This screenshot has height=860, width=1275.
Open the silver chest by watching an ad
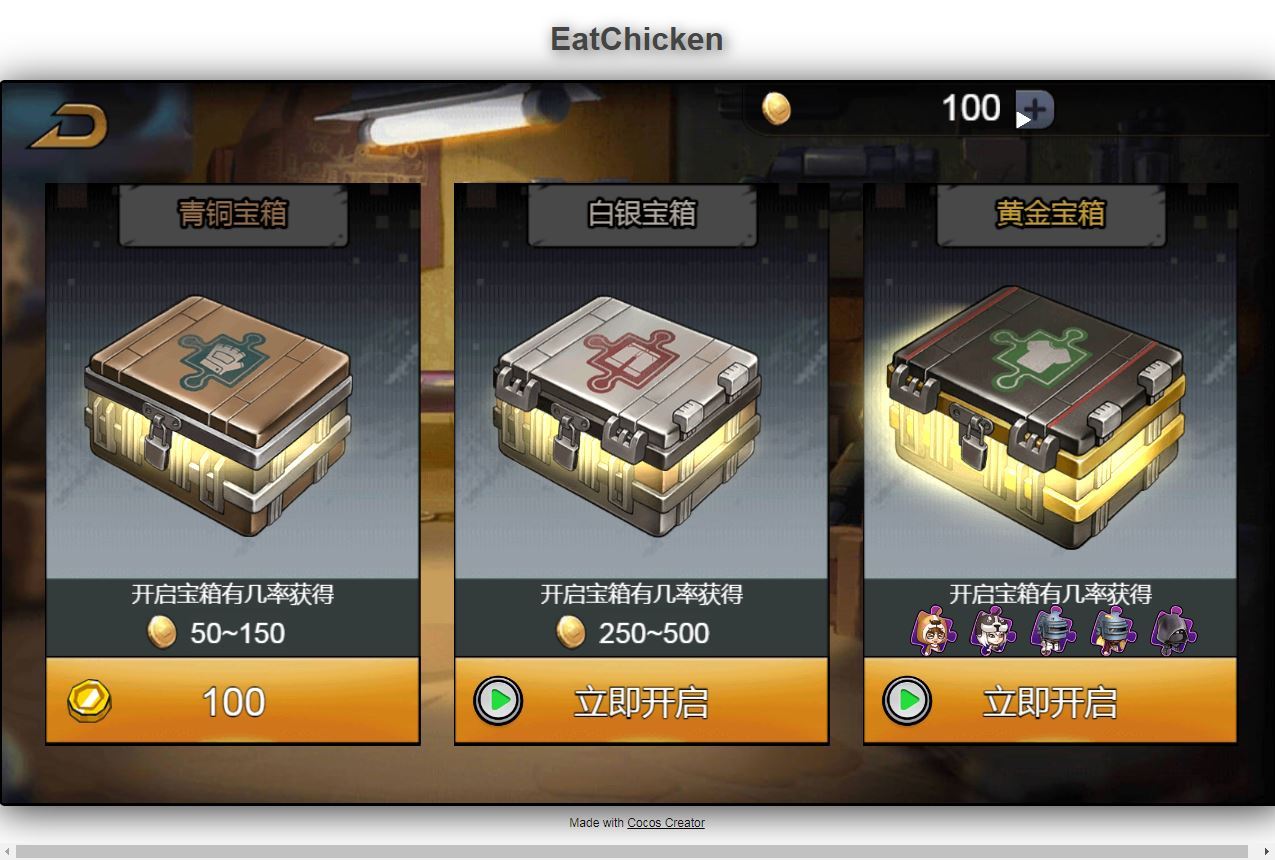pyautogui.click(x=641, y=701)
